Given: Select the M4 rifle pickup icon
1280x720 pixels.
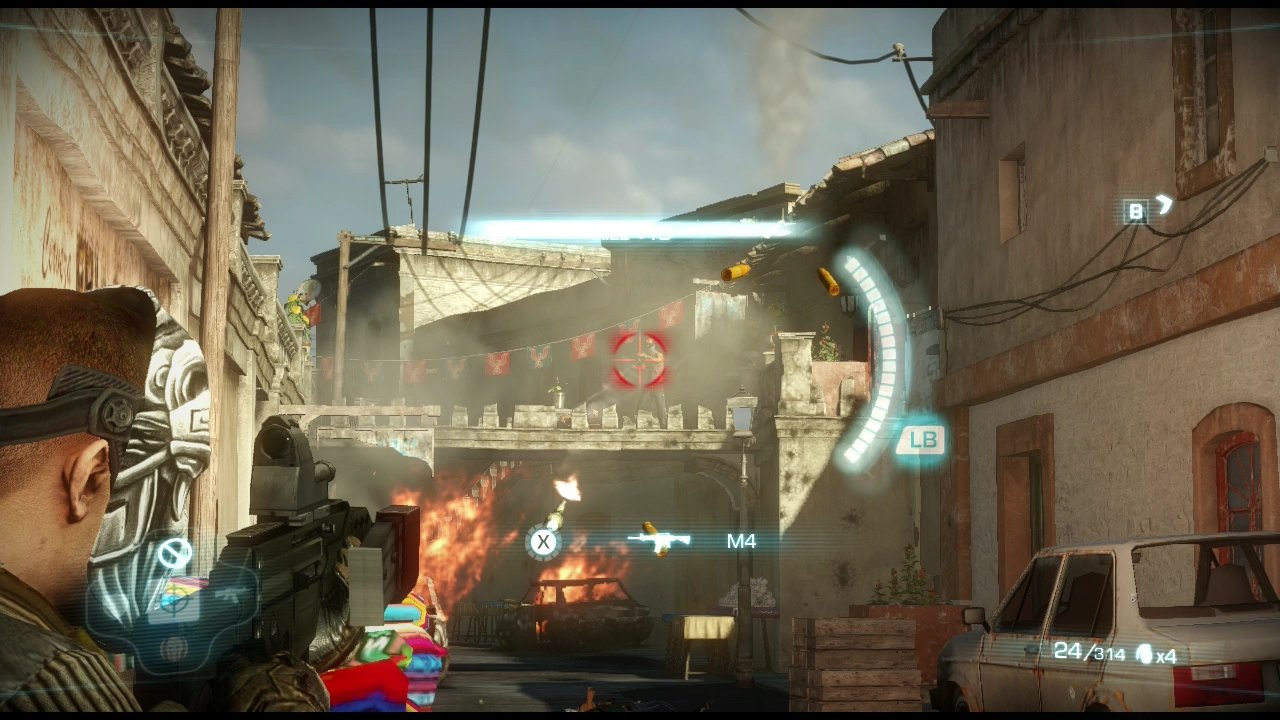Looking at the screenshot, I should click(x=659, y=541).
